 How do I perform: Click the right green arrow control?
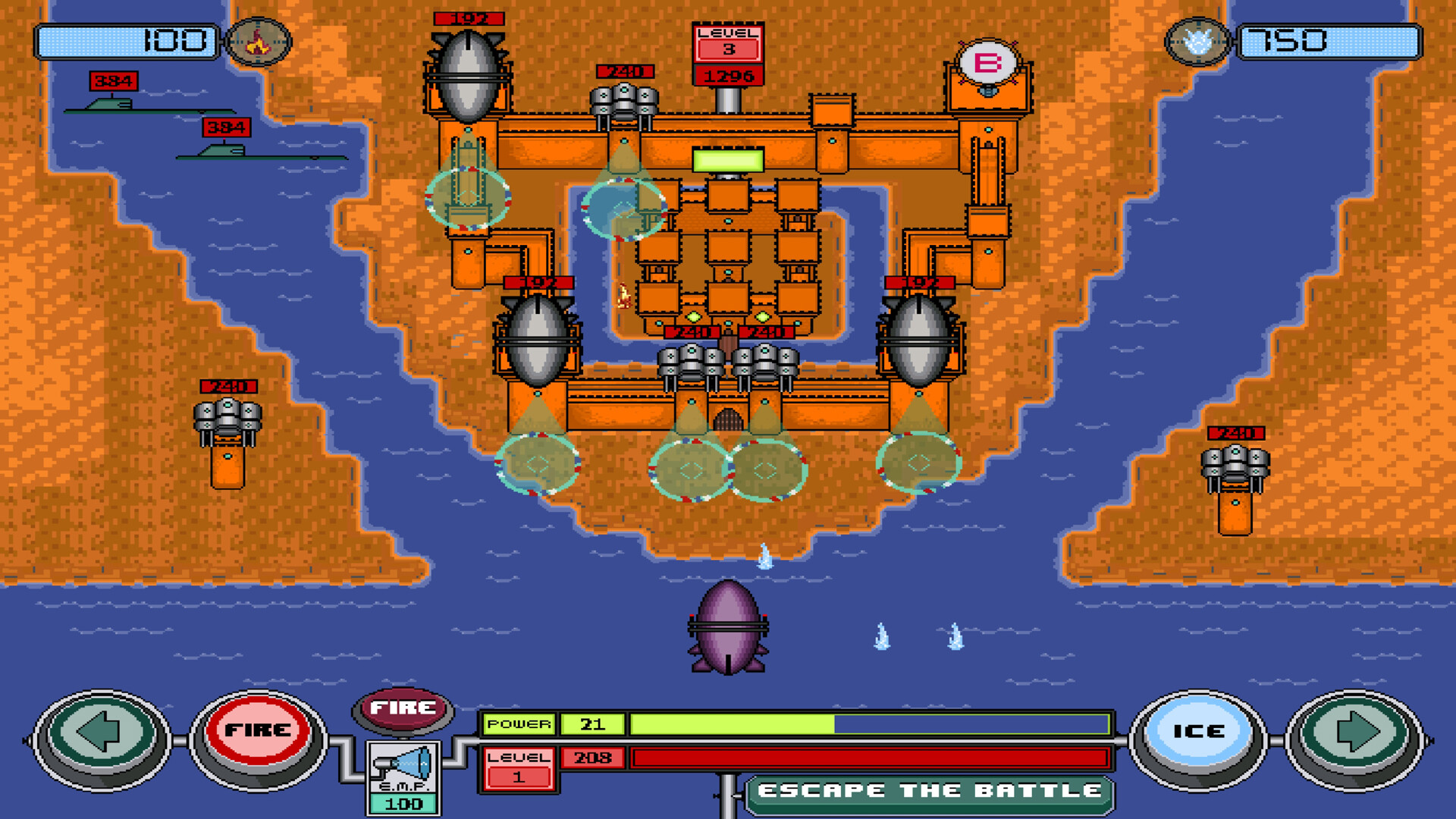click(x=1357, y=730)
